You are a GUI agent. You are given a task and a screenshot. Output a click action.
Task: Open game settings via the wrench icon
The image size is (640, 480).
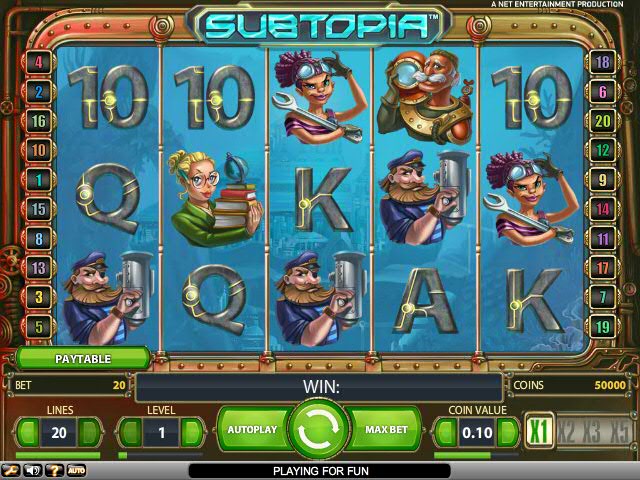tap(10, 469)
